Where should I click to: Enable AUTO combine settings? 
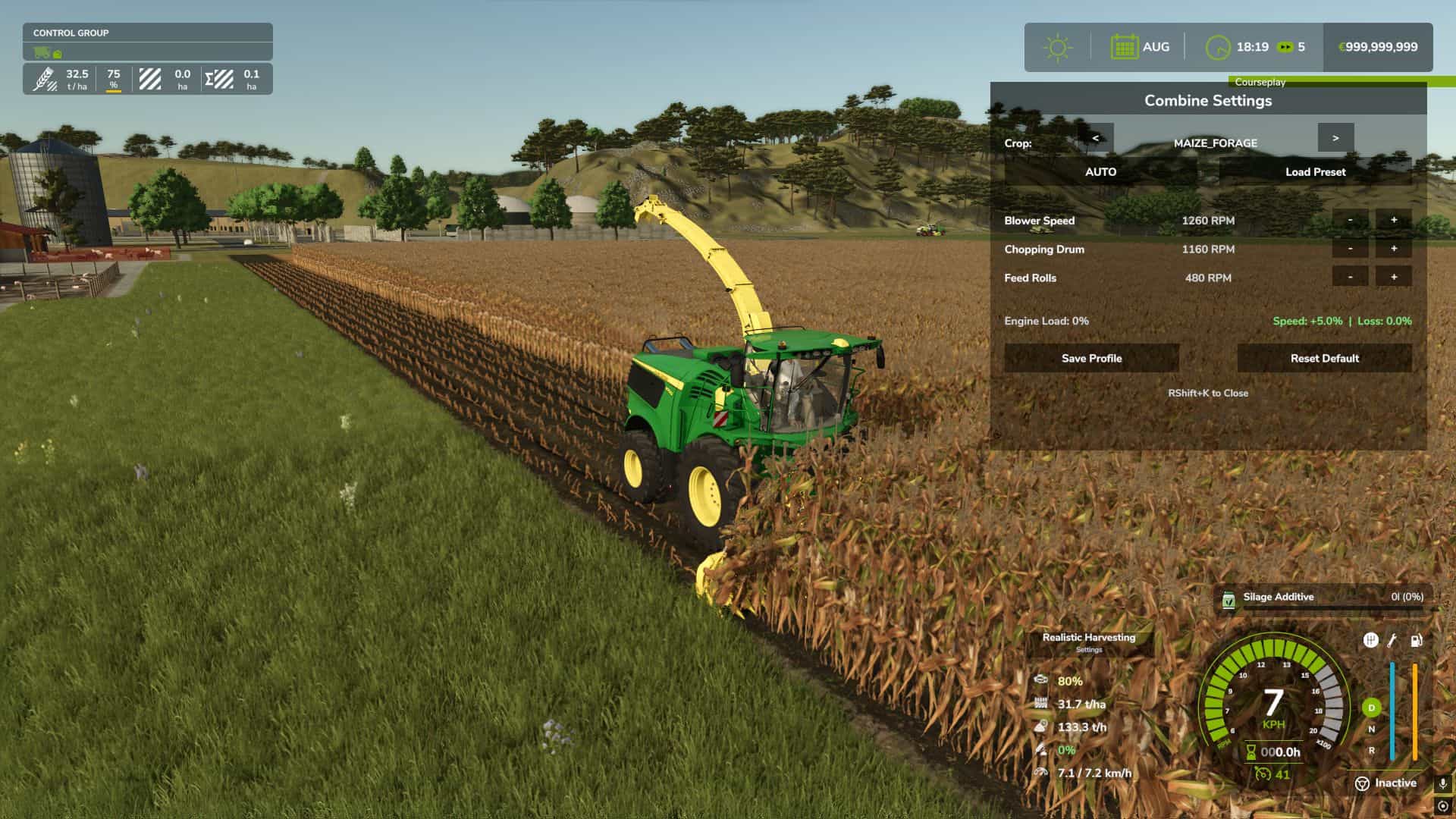pyautogui.click(x=1100, y=172)
